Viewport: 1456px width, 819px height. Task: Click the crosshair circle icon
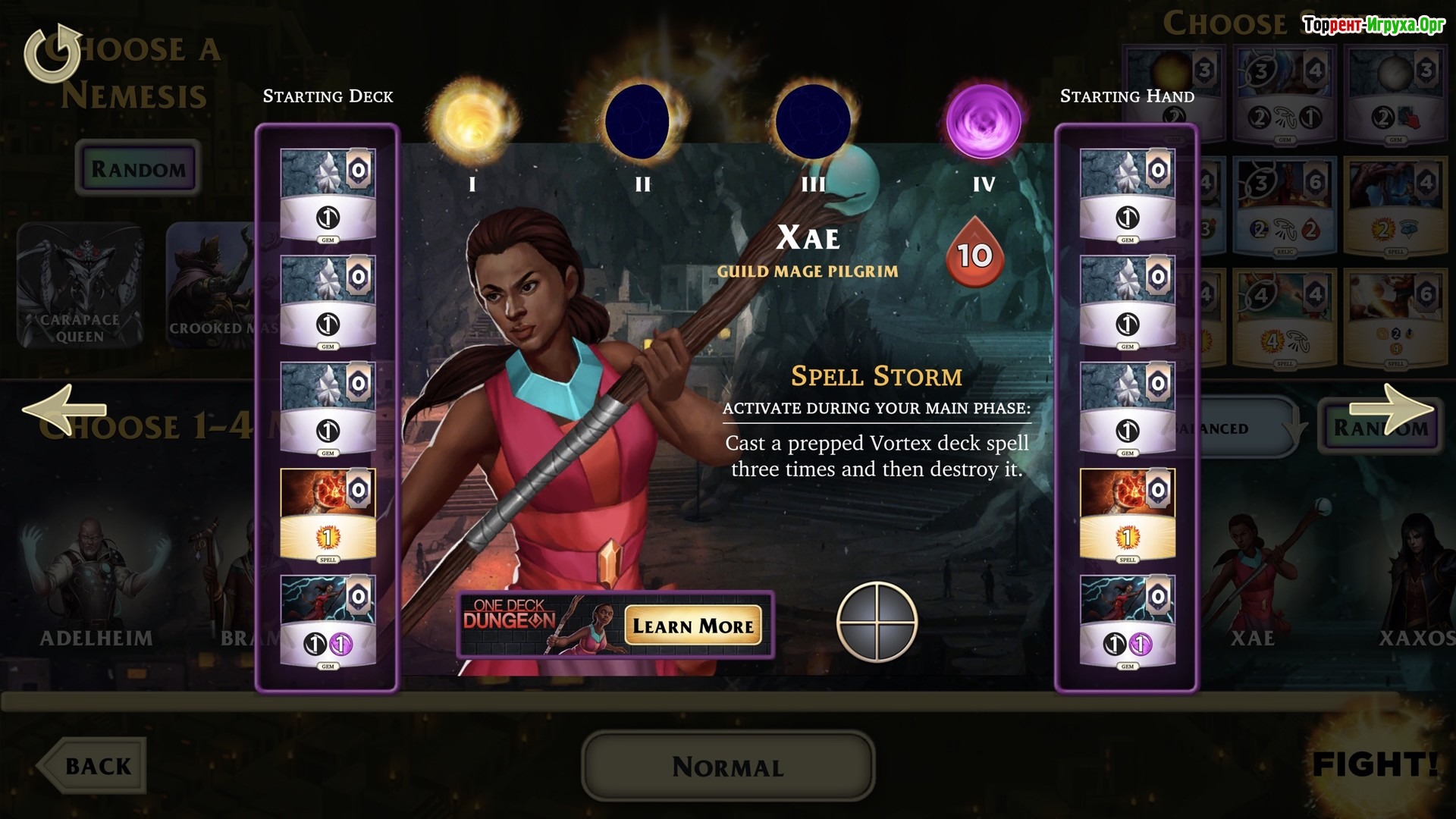coord(877,622)
